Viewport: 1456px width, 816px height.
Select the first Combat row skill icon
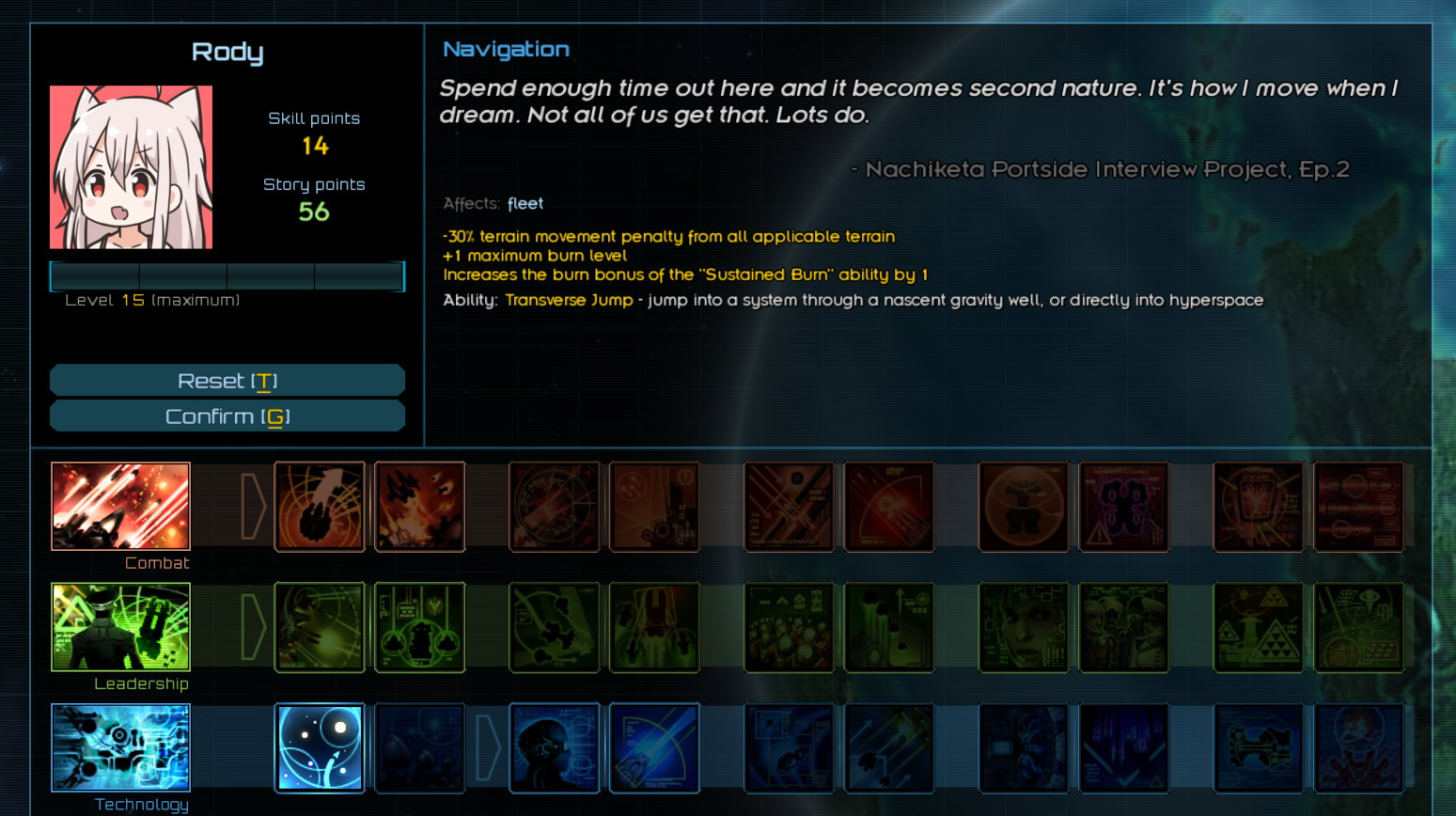(320, 506)
